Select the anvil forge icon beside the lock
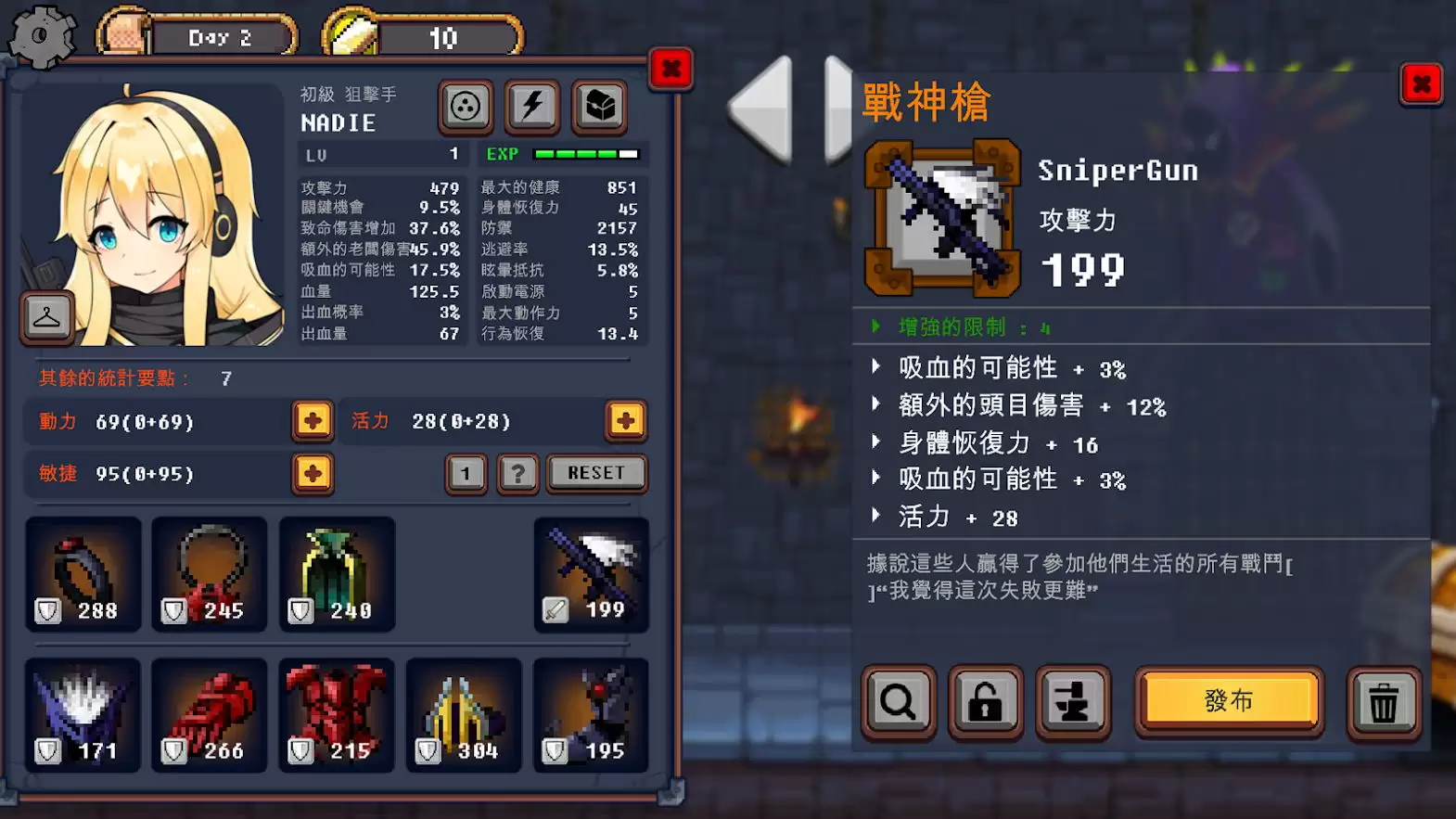This screenshot has height=819, width=1456. pyautogui.click(x=1073, y=702)
